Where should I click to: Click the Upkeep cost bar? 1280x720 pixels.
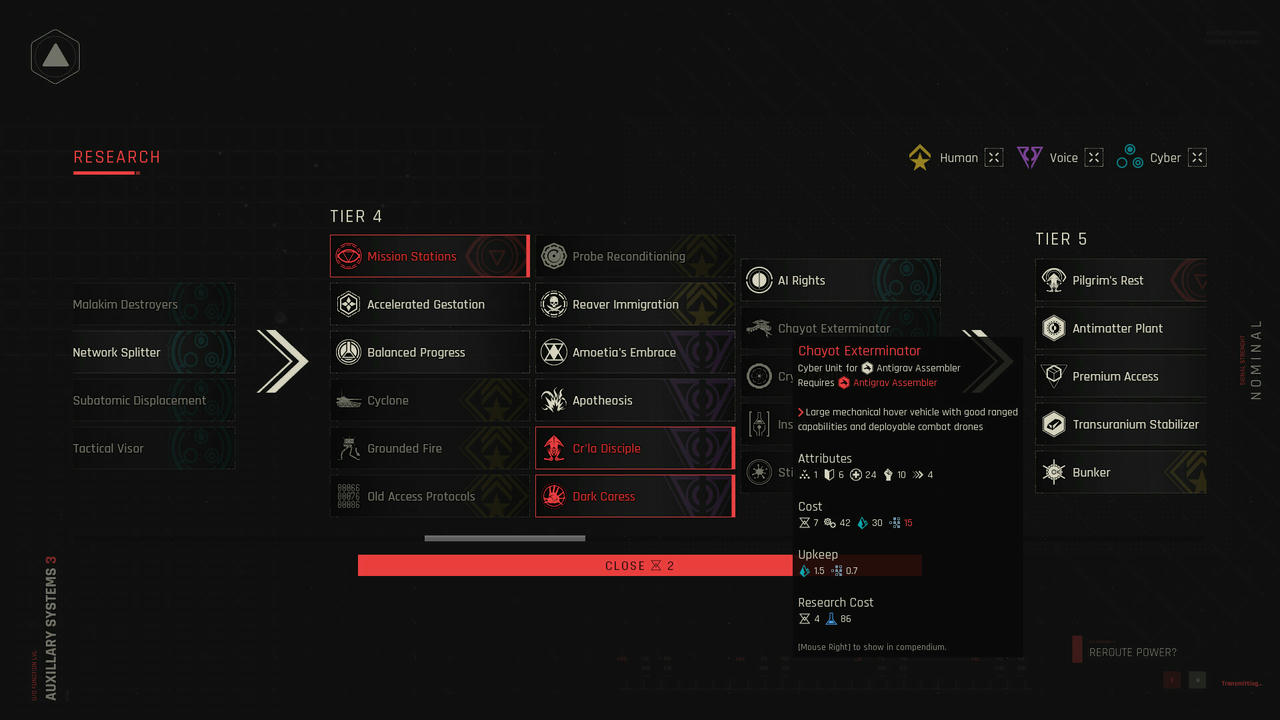click(x=859, y=565)
